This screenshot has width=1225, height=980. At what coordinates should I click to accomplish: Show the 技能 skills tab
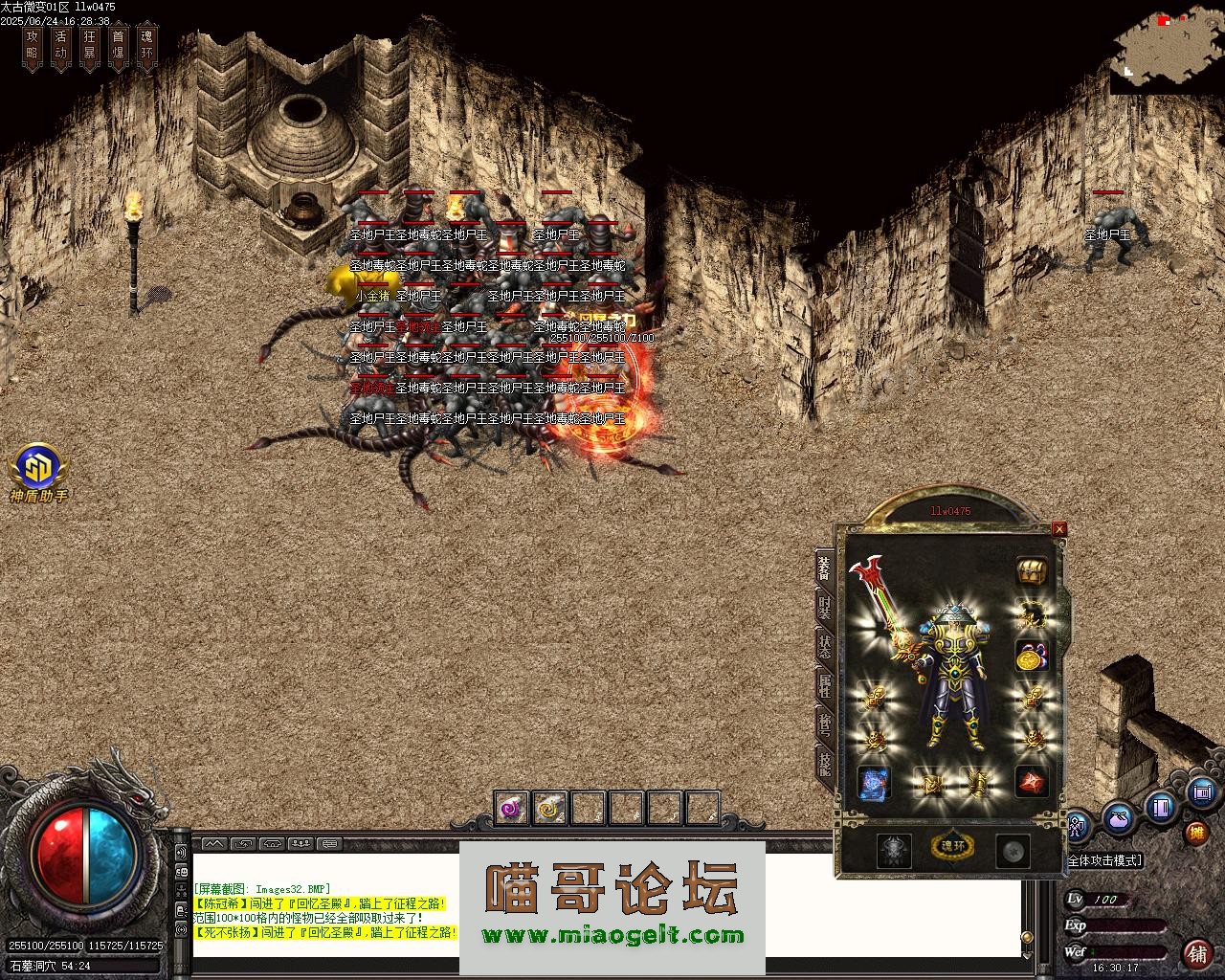824,763
